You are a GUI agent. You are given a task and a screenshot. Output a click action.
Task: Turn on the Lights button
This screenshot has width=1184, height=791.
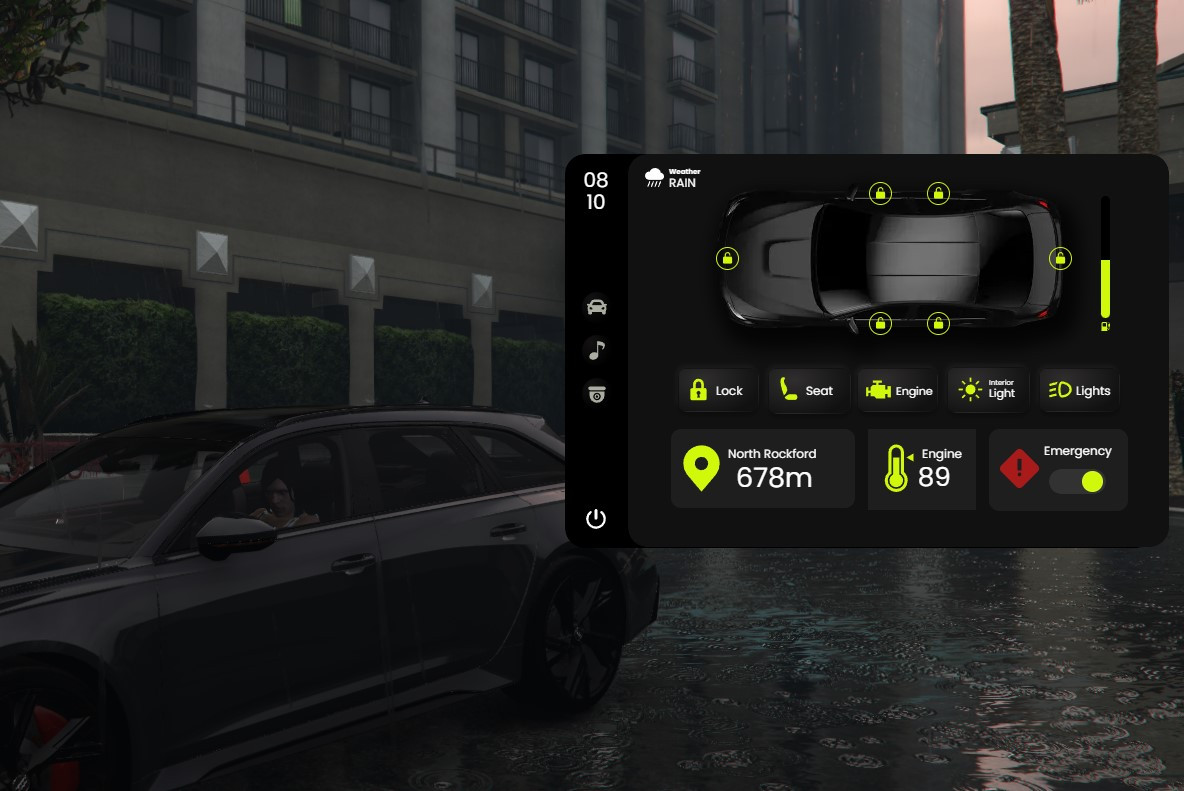1079,390
